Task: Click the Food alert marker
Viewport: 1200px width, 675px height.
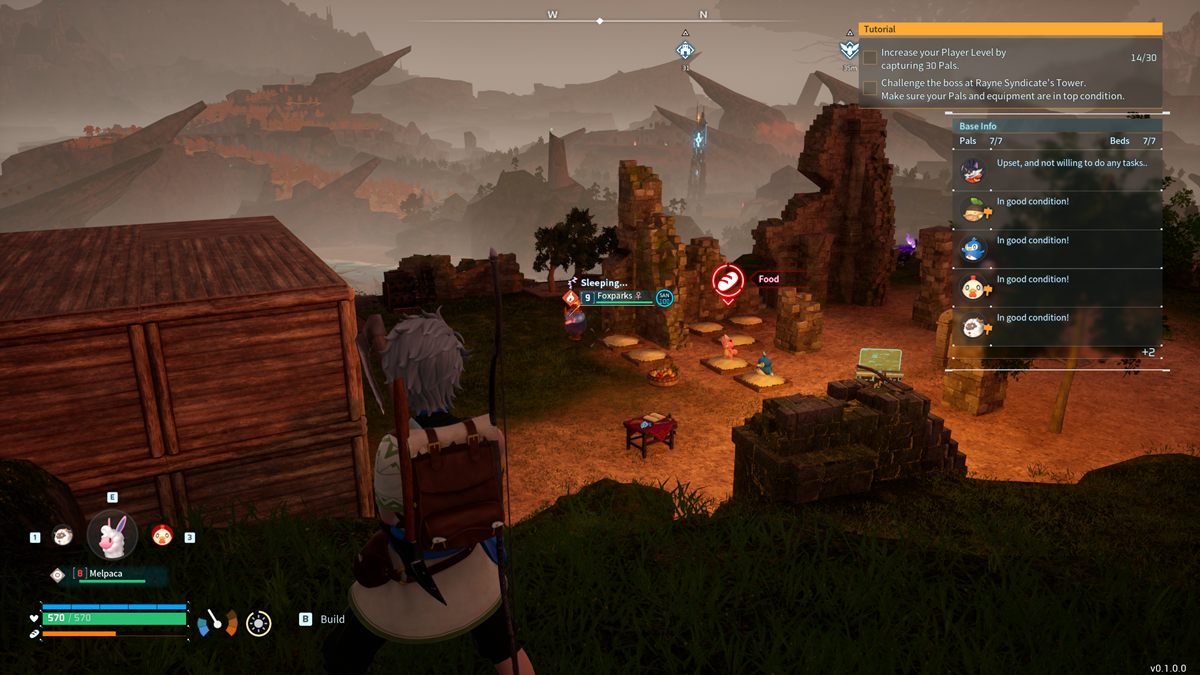Action: click(728, 281)
